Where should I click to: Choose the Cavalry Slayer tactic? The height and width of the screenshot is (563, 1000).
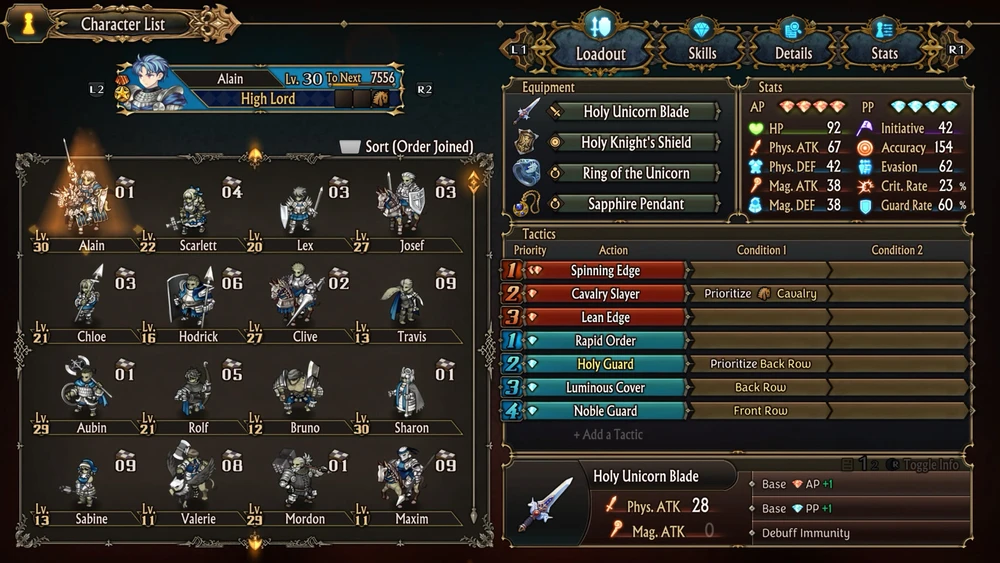(605, 294)
